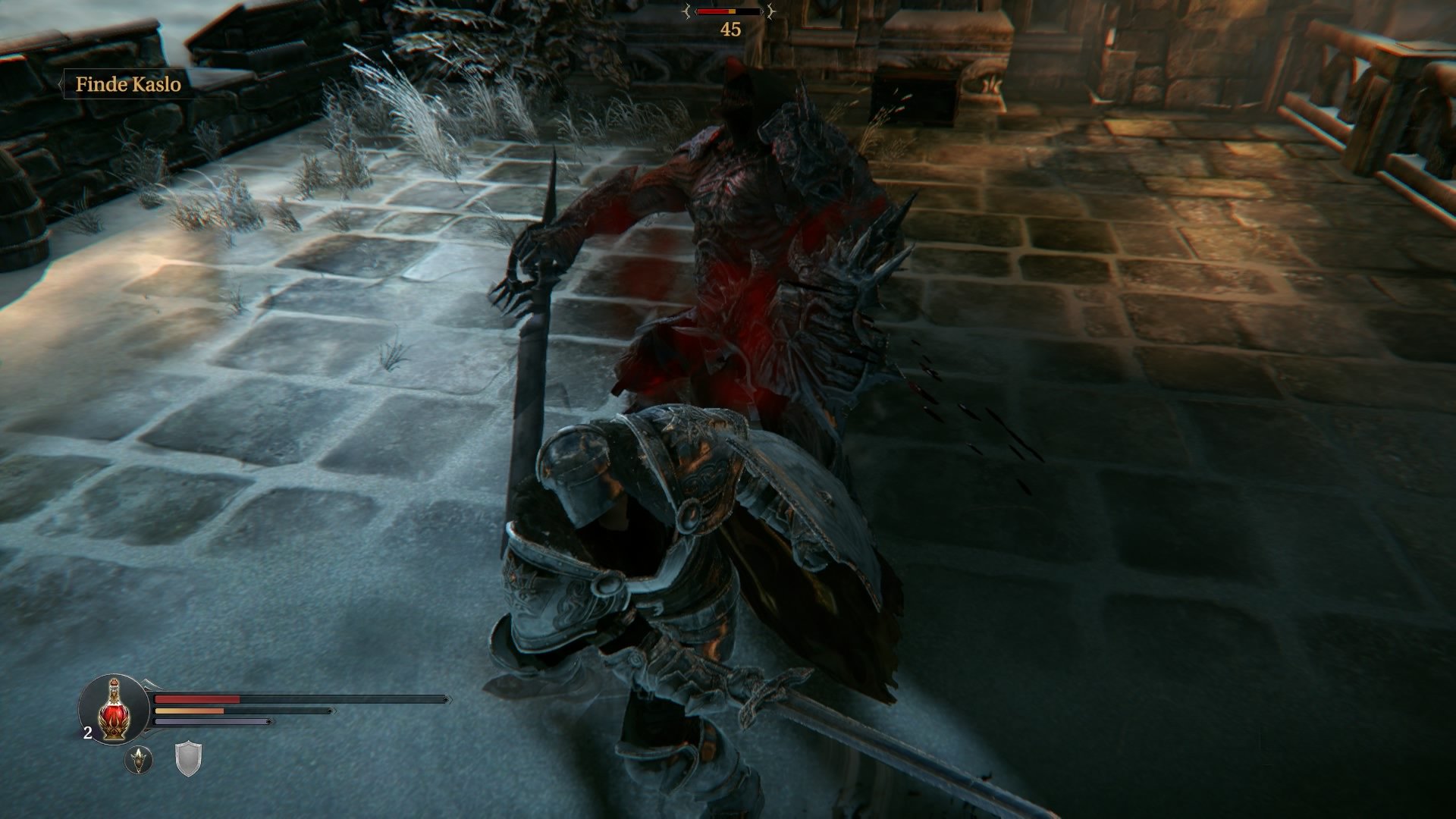The height and width of the screenshot is (819, 1456).
Task: Click the left ornamental bracket of enemy health bar
Action: tap(688, 11)
